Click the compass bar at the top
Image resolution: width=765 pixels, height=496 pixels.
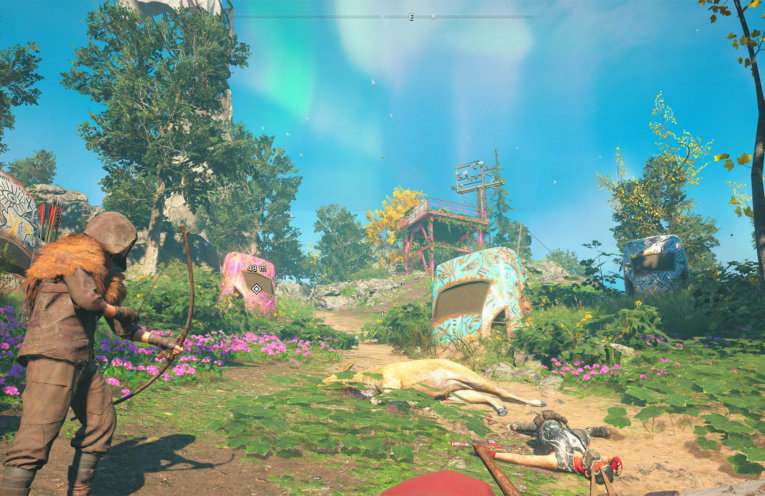[383, 17]
